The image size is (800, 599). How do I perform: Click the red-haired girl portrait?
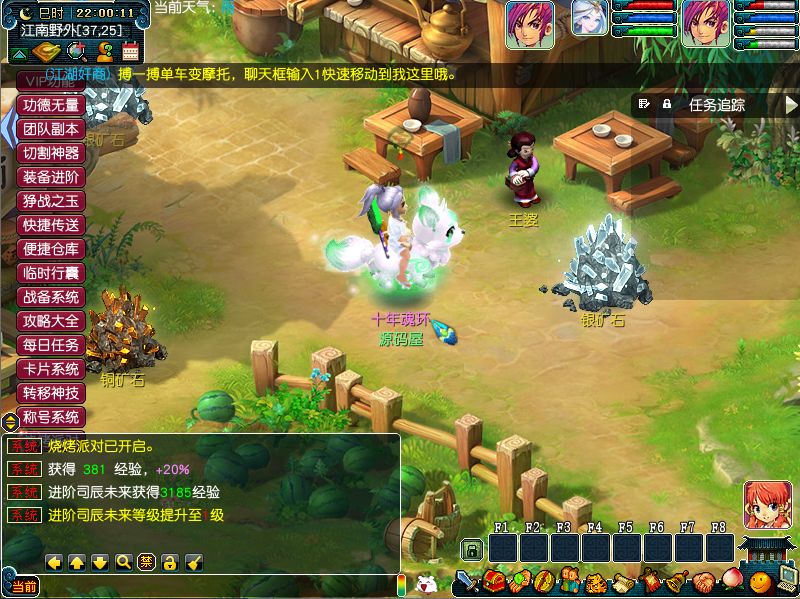767,505
